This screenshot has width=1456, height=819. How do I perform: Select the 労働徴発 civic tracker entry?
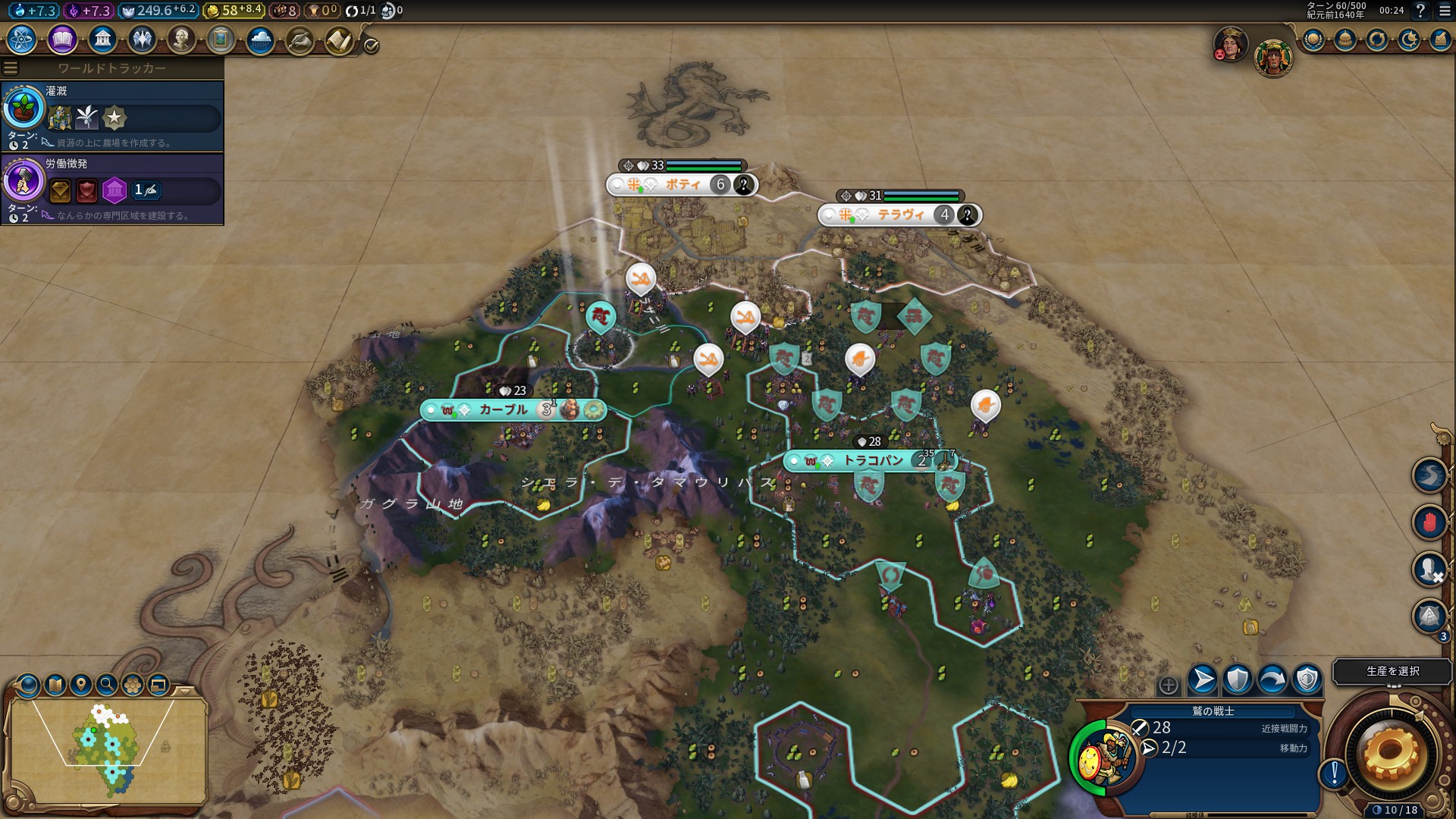coord(112,188)
